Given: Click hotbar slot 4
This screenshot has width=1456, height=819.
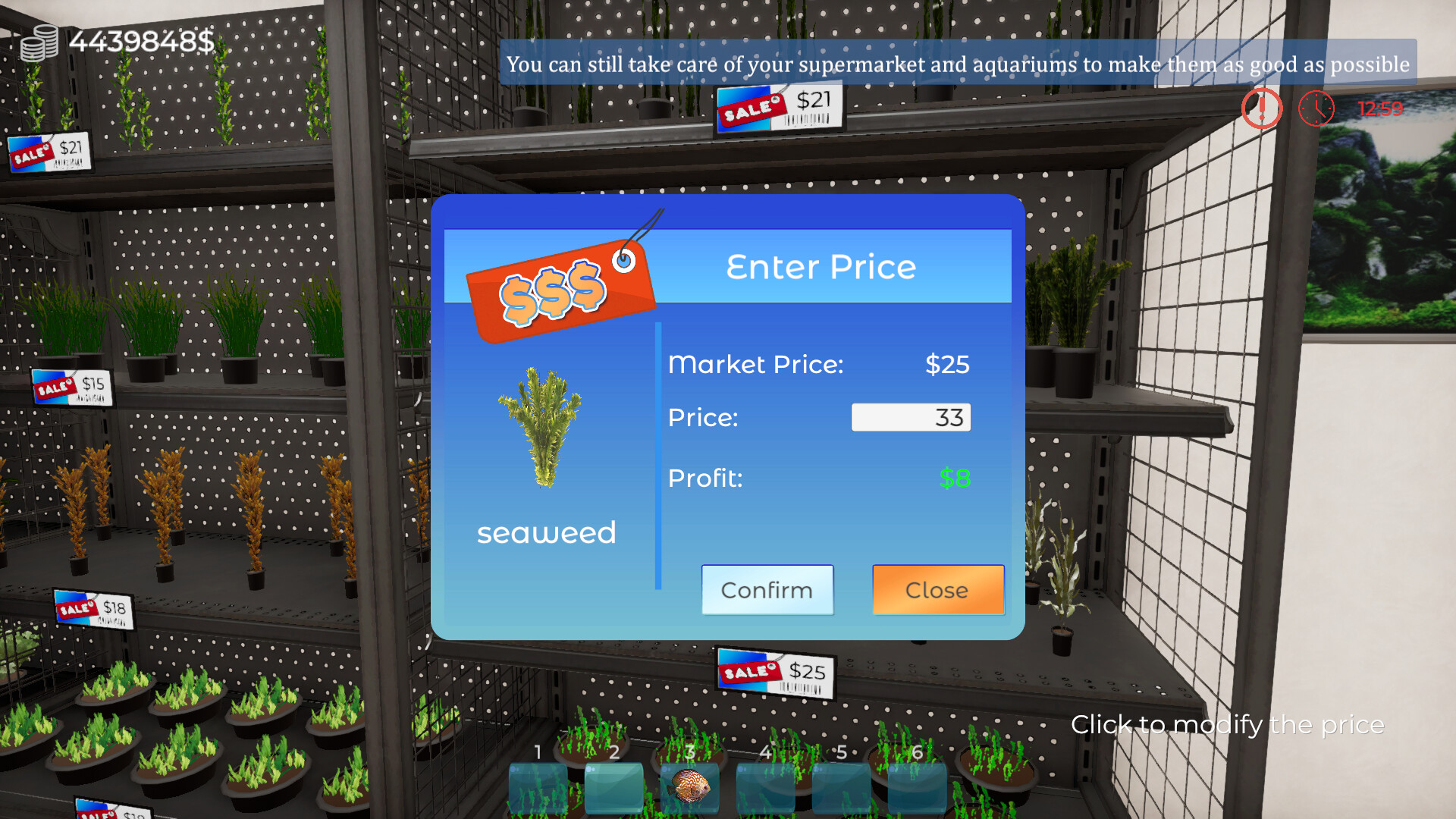Looking at the screenshot, I should (766, 789).
